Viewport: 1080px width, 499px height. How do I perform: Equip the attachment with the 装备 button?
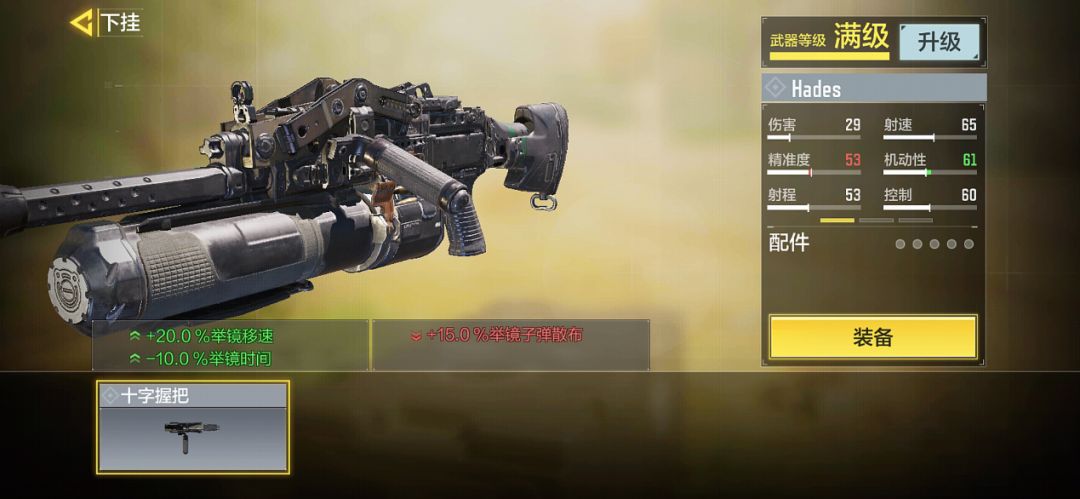pos(872,337)
